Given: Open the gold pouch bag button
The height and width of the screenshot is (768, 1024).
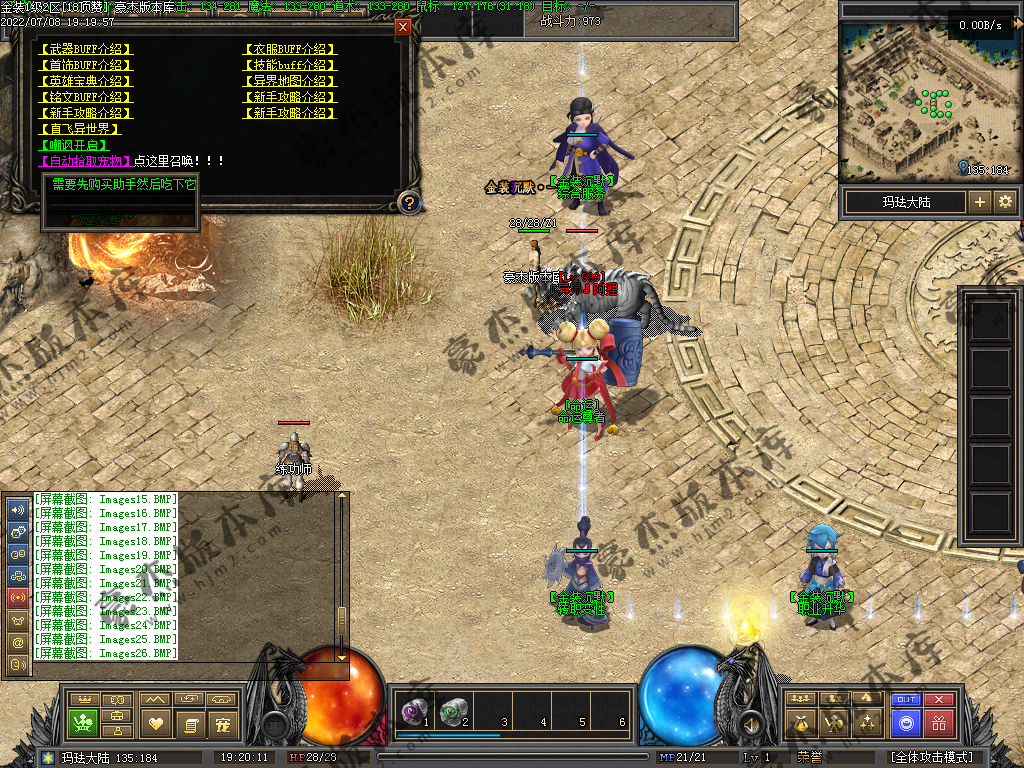Looking at the screenshot, I should pos(799,722).
